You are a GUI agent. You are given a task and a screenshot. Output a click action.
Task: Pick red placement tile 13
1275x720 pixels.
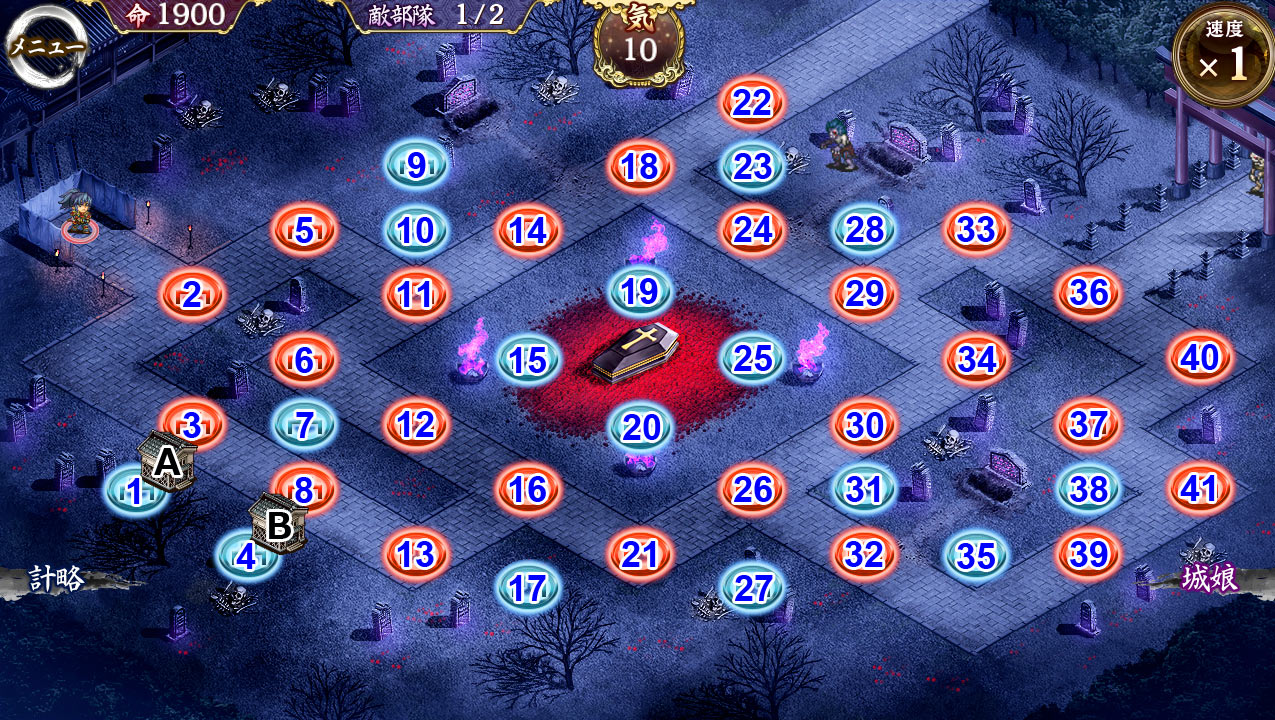[416, 554]
